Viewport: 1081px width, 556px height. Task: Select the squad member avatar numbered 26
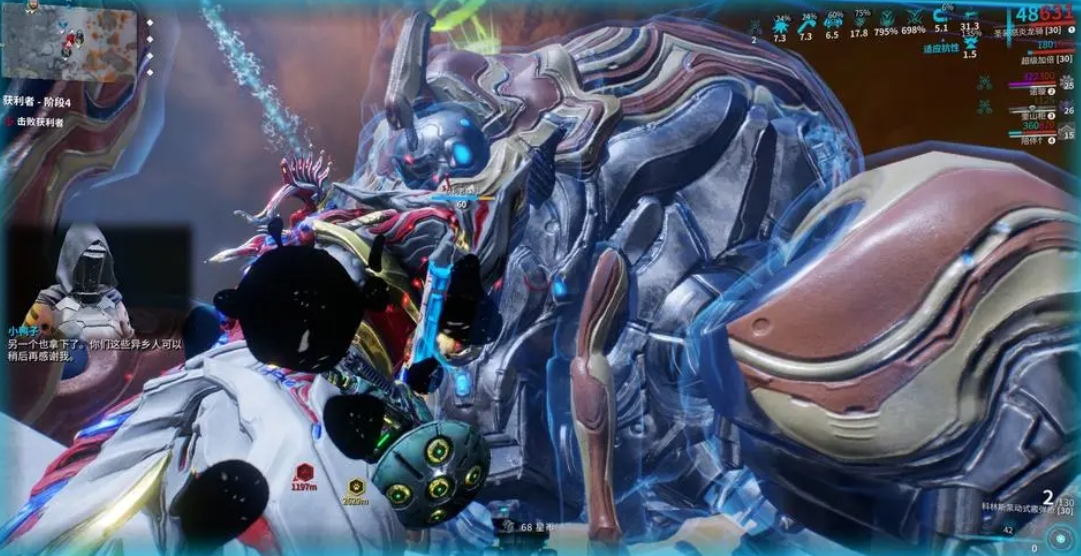click(x=1067, y=110)
